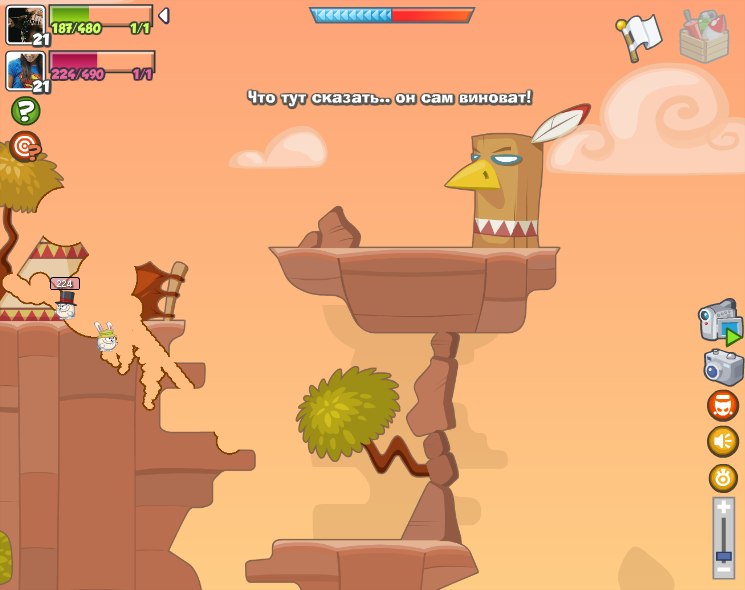Click the target with question mark icon
The image size is (745, 590).
(x=25, y=147)
